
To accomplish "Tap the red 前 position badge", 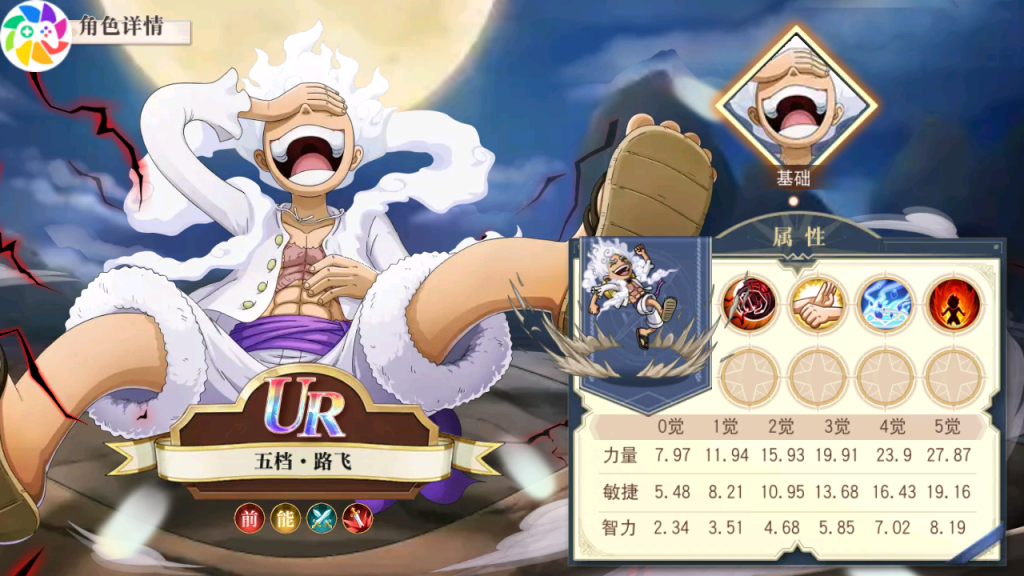I will tap(249, 518).
